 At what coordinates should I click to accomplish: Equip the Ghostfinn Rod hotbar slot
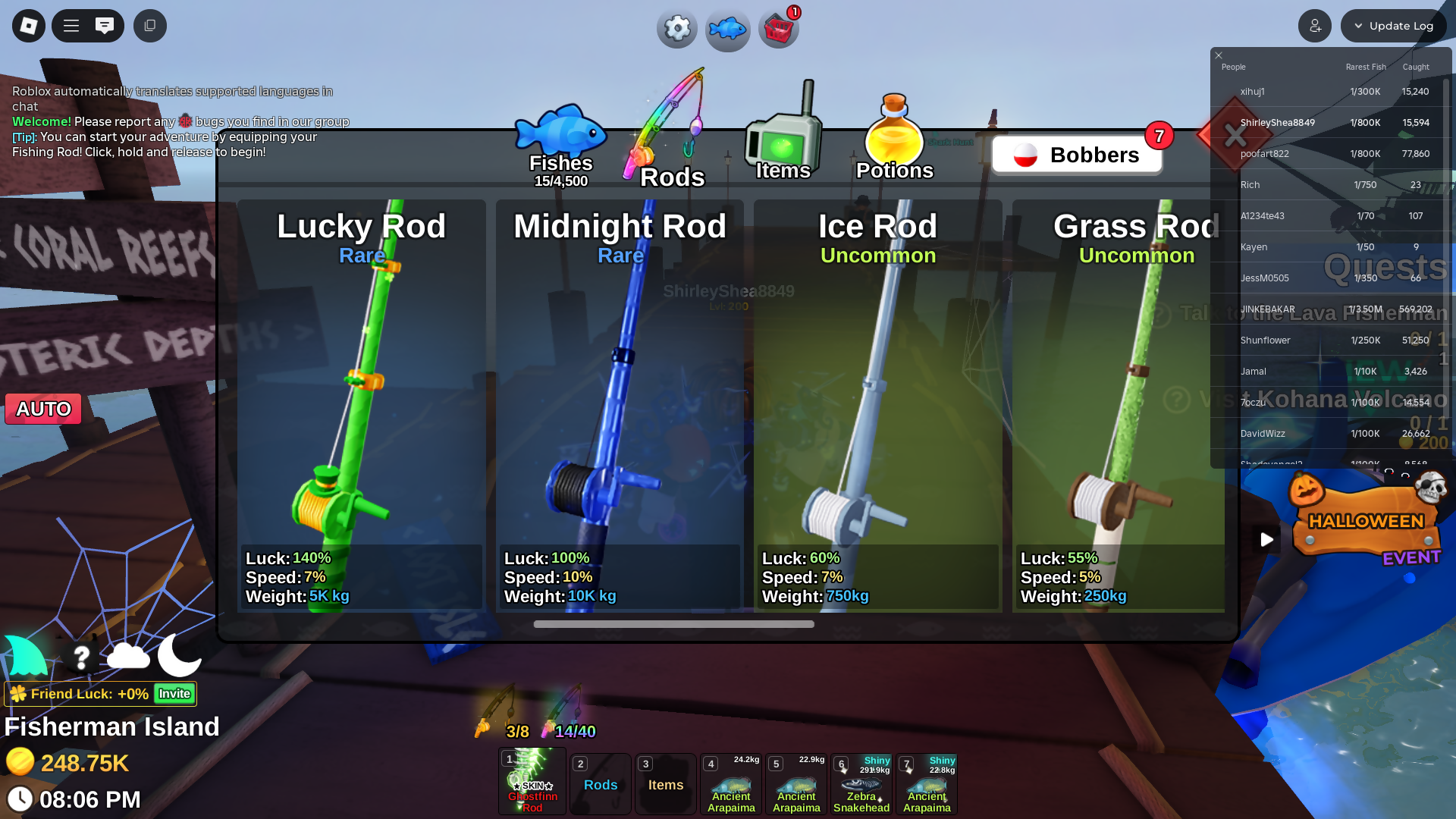pos(532,781)
